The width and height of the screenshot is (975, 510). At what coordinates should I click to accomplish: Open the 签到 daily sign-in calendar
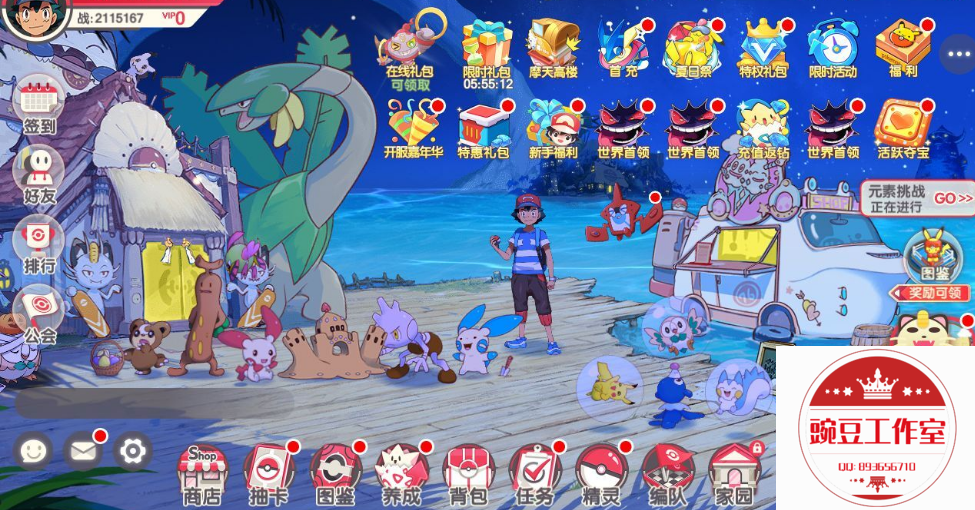[x=39, y=103]
